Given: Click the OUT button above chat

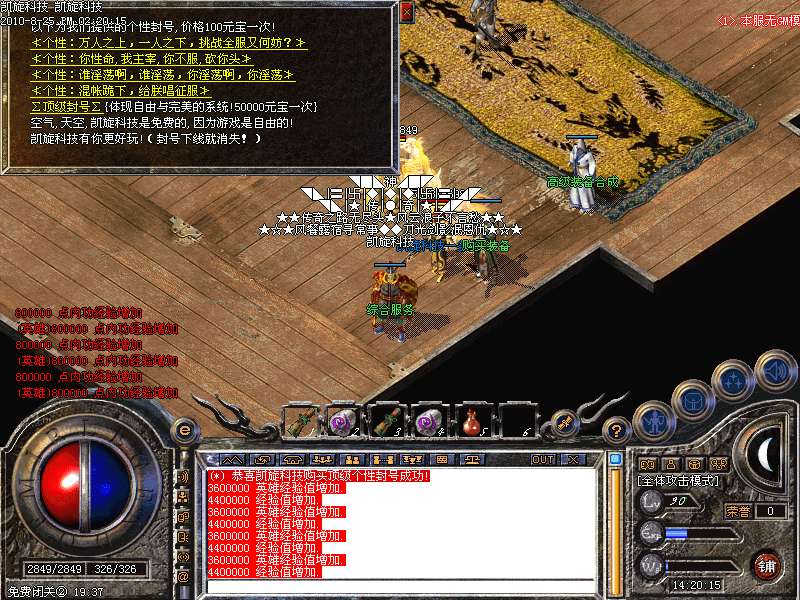Looking at the screenshot, I should click(x=543, y=459).
